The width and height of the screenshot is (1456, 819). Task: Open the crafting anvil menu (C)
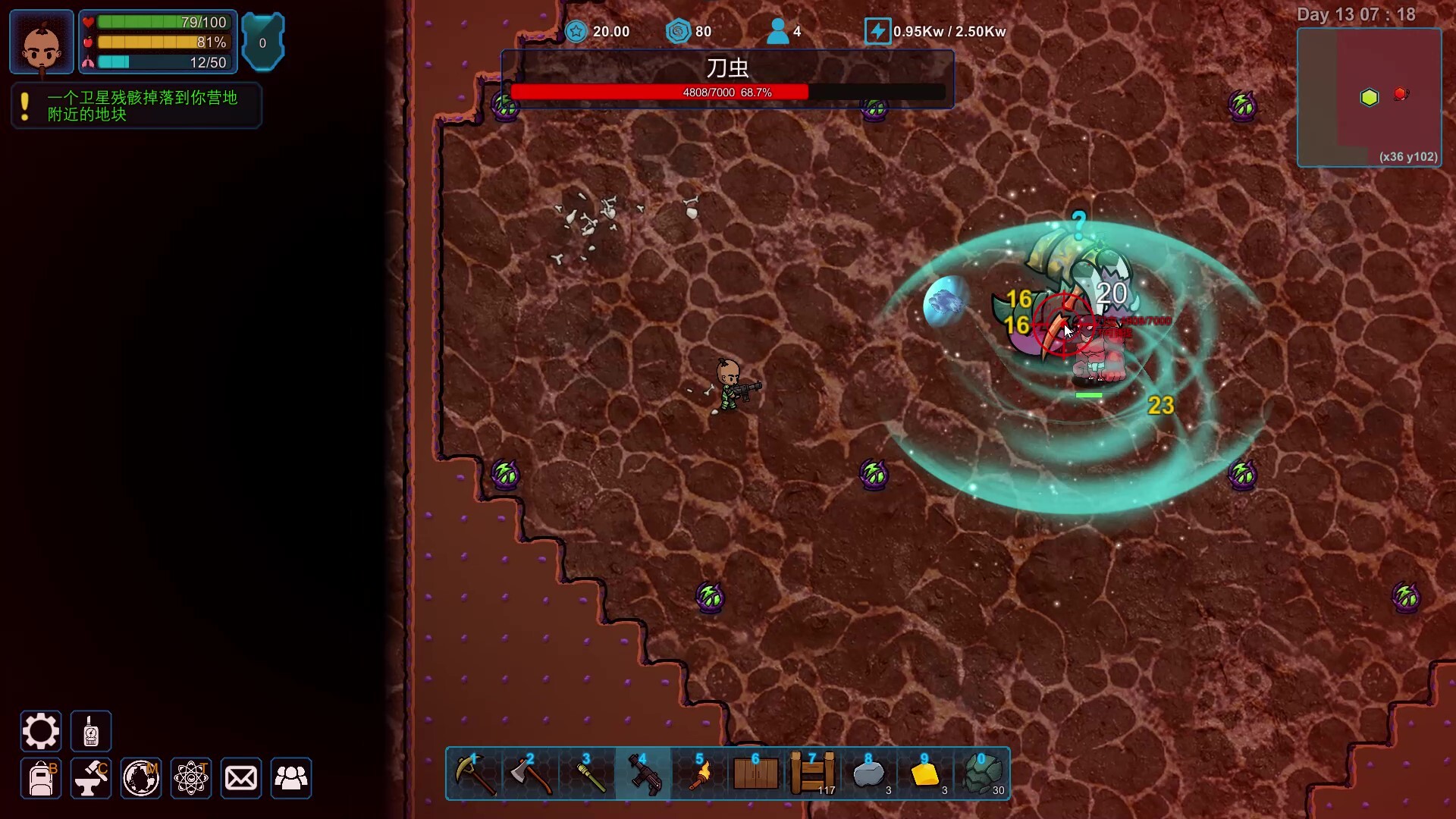pos(90,779)
